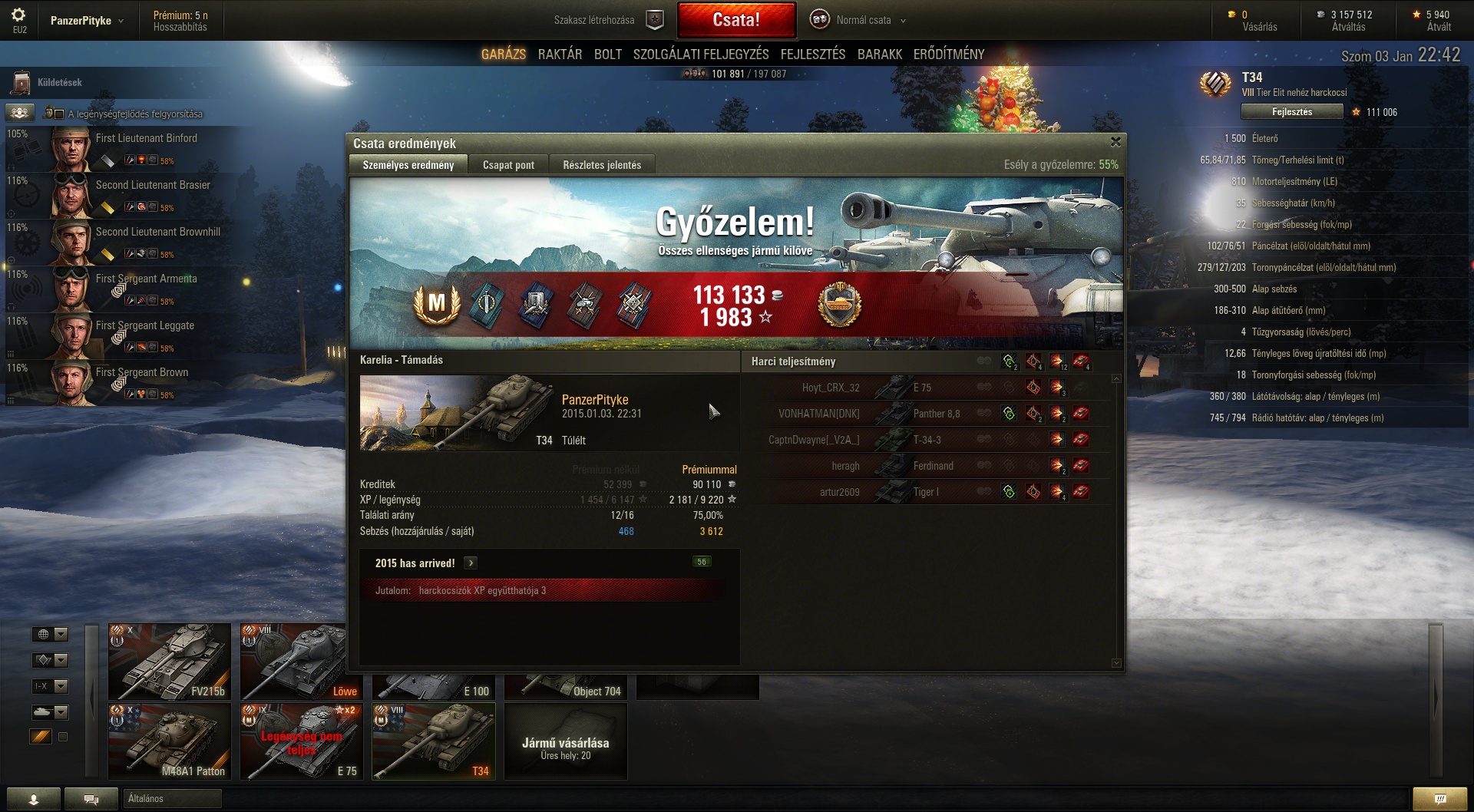Go to the BOLT shop

tap(607, 54)
